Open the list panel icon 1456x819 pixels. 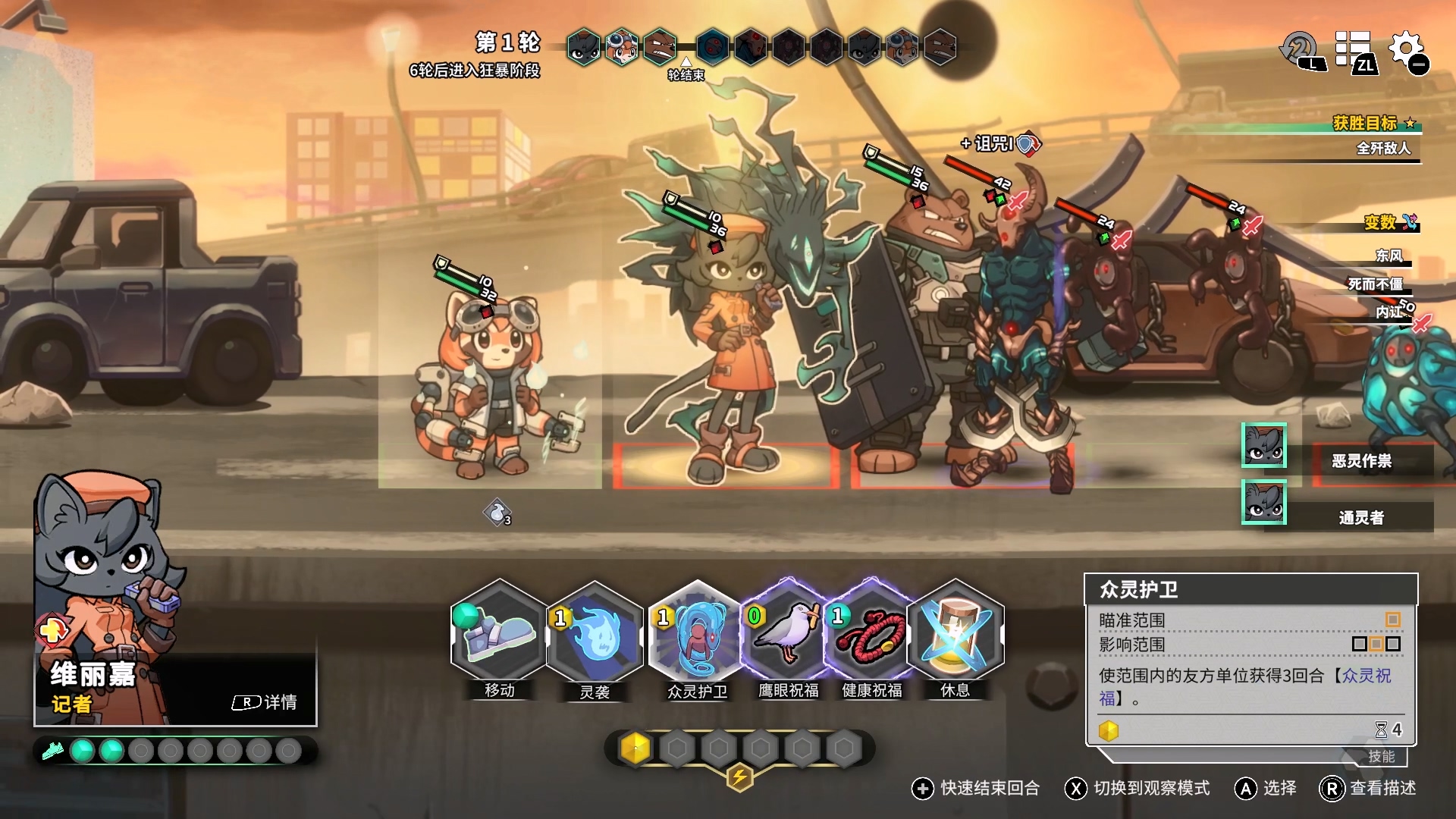[1354, 52]
